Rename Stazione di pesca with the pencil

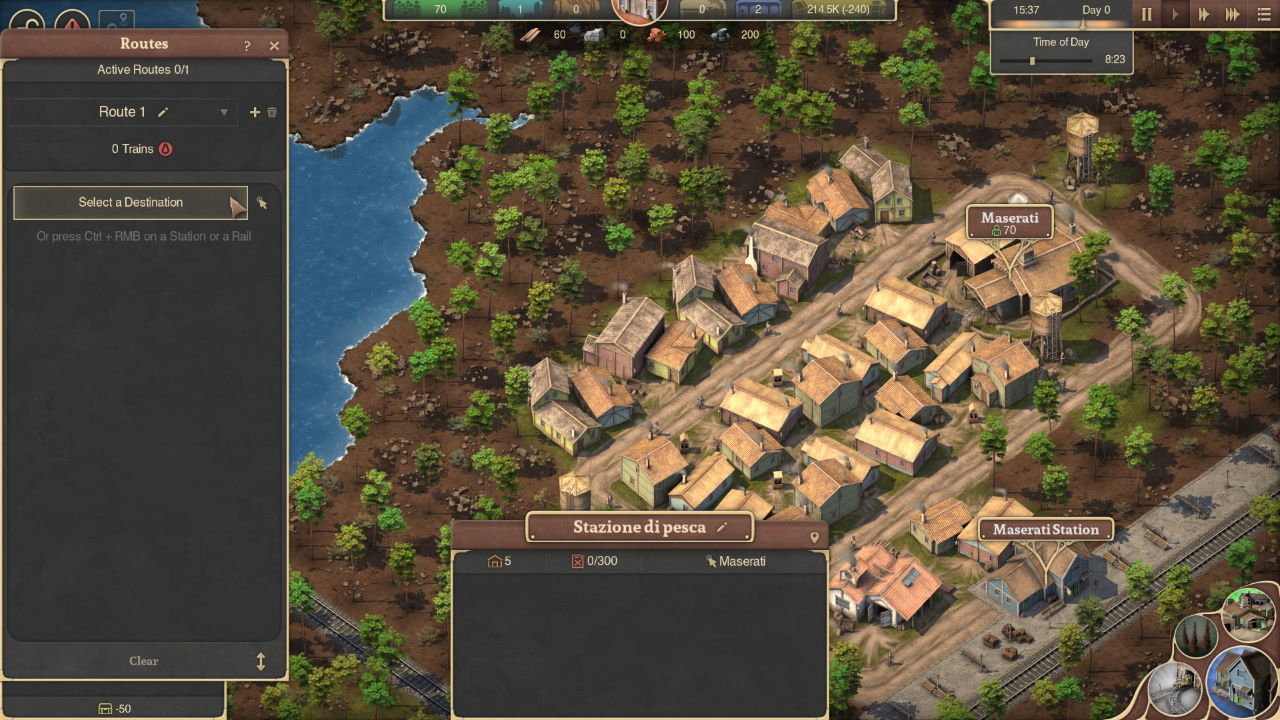[x=721, y=527]
